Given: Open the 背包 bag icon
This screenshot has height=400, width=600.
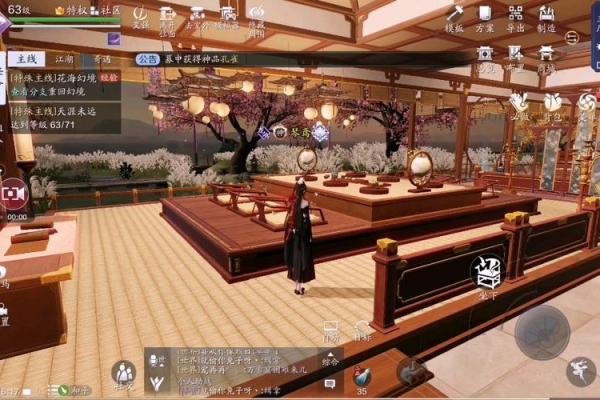Looking at the screenshot, I should [551, 105].
